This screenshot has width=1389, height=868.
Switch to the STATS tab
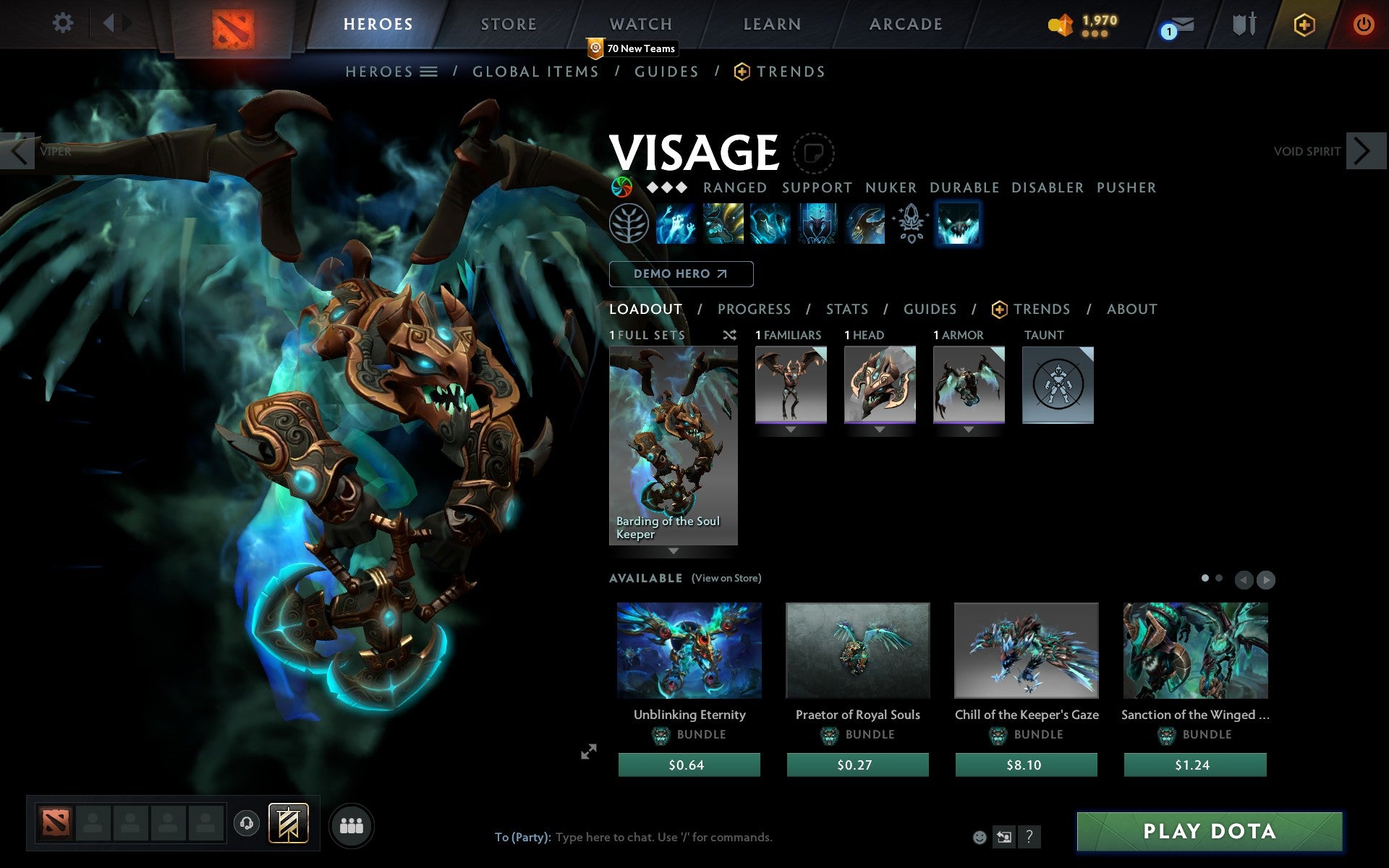(846, 309)
